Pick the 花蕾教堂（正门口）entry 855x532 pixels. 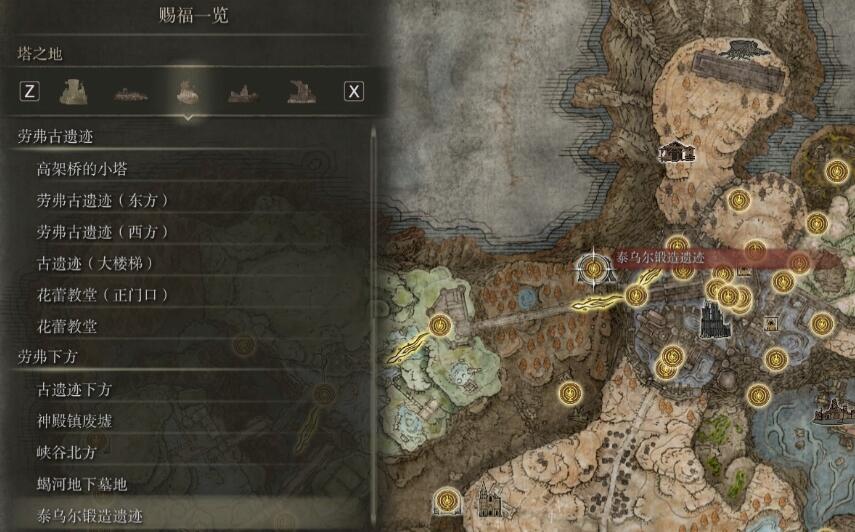tap(102, 295)
